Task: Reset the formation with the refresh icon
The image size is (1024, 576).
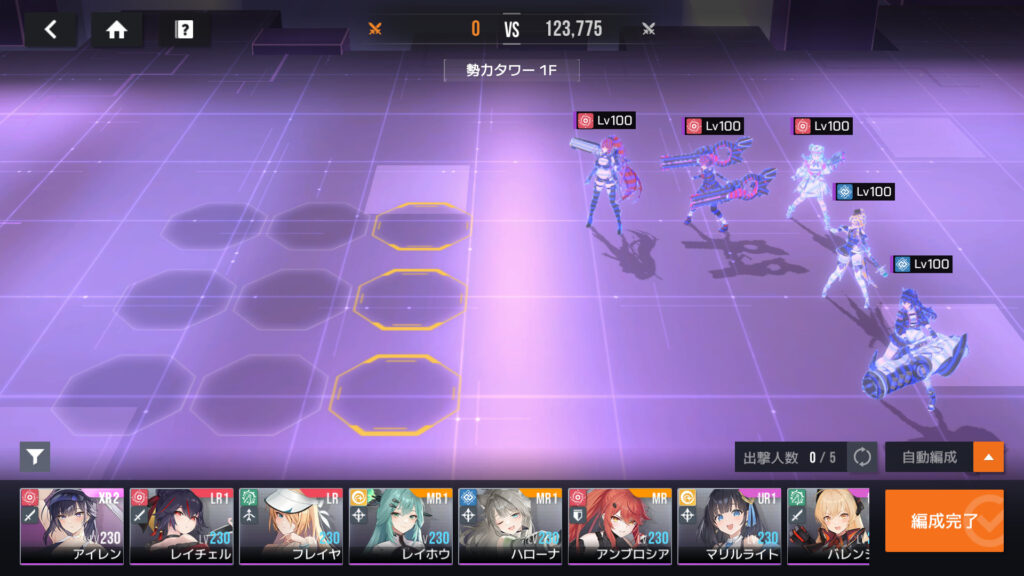Action: tap(862, 458)
